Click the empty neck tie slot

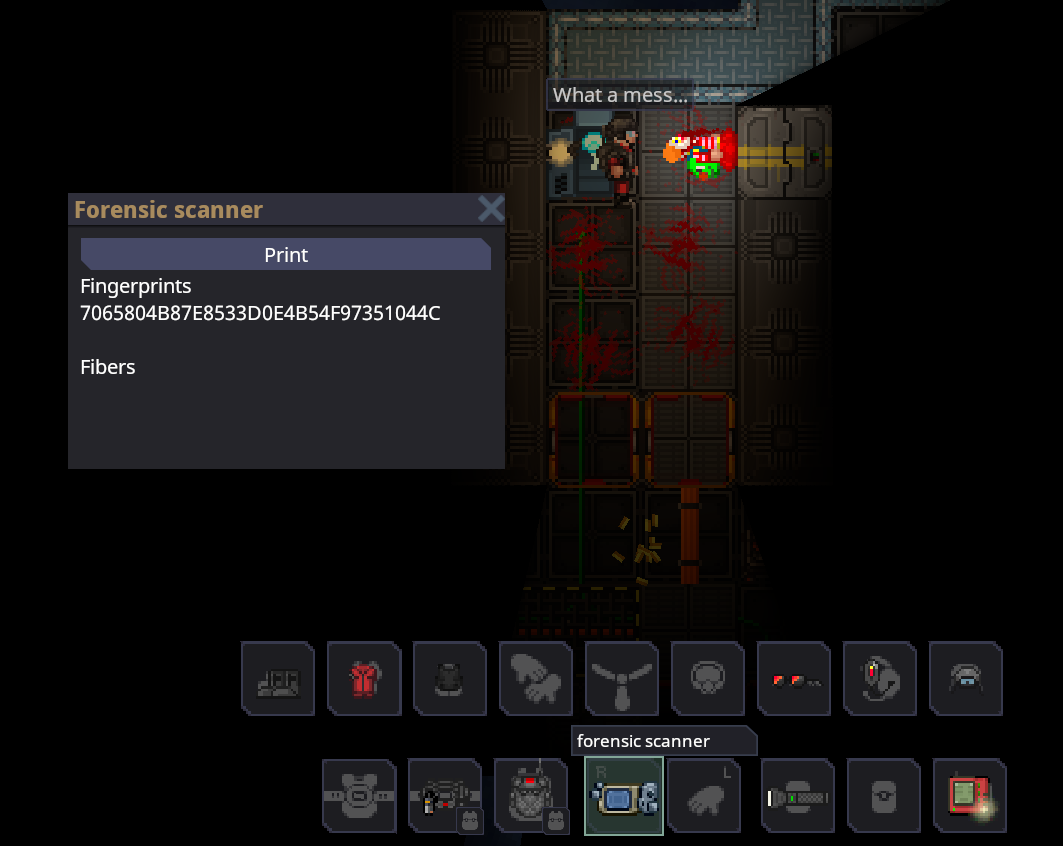[622, 679]
